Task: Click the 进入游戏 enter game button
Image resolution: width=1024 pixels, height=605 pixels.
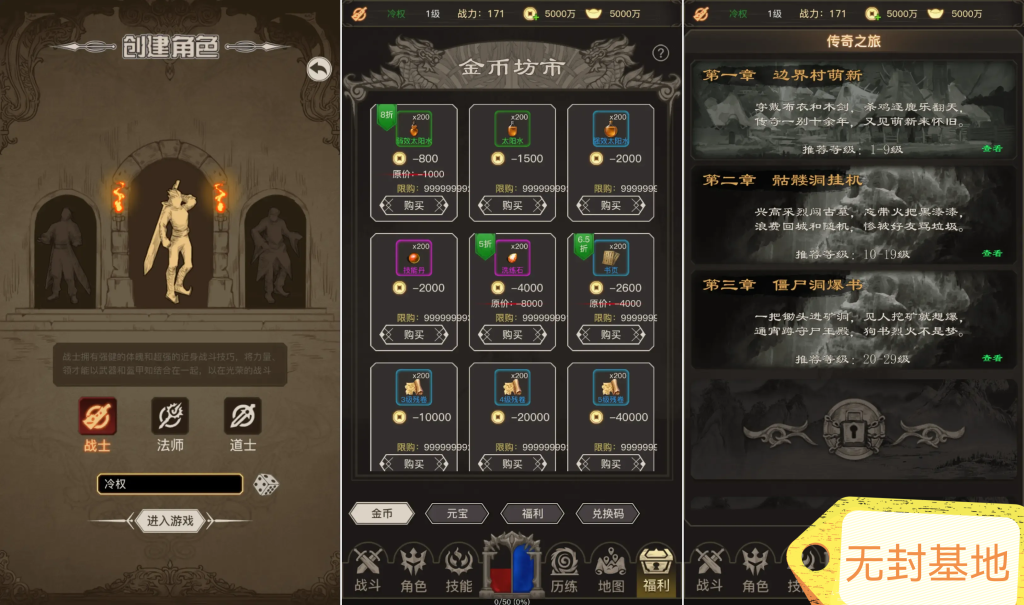Action: pyautogui.click(x=169, y=521)
